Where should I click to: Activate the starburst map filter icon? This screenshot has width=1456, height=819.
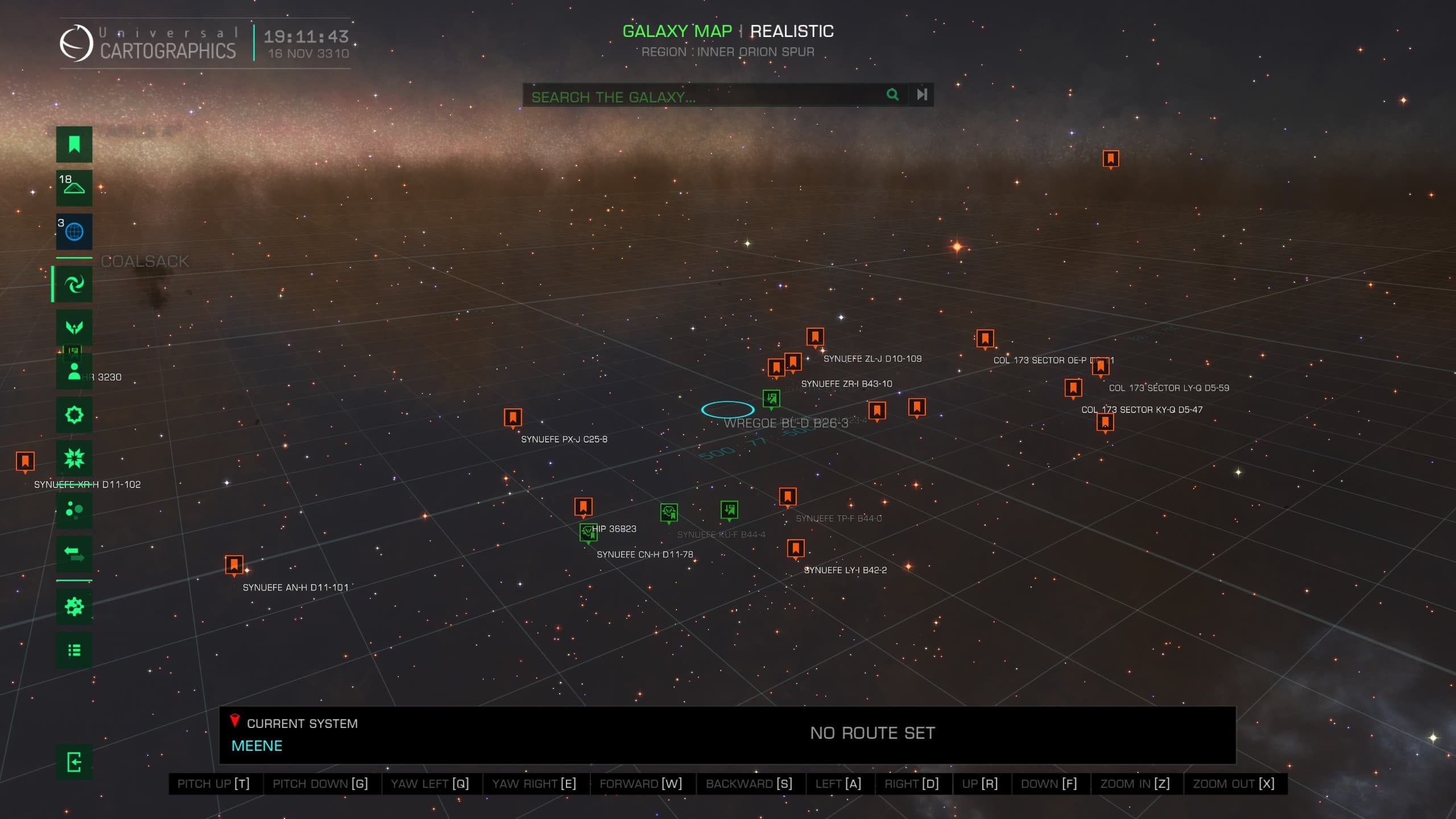[74, 458]
